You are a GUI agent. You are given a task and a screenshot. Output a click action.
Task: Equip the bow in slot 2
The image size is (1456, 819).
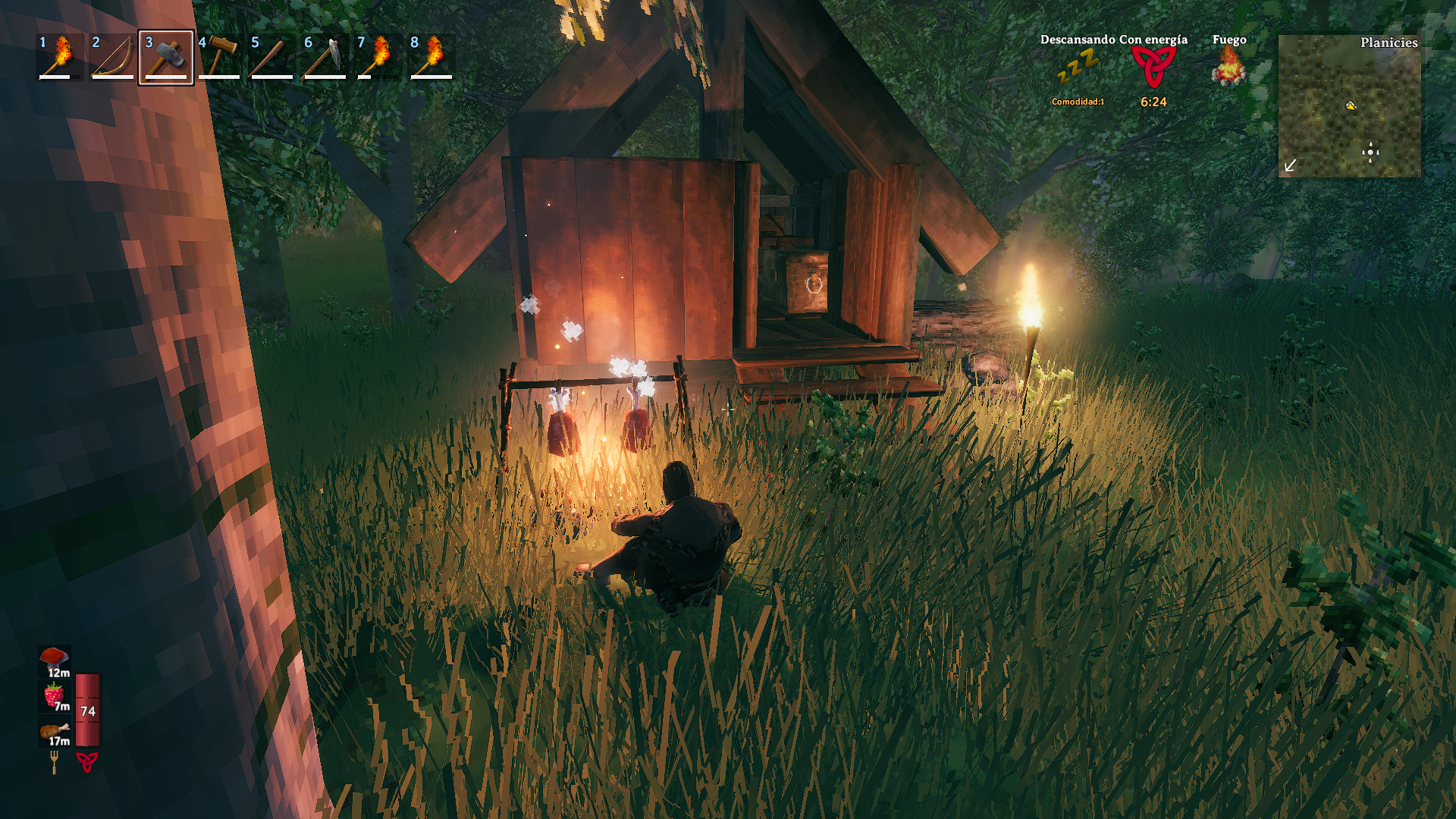pos(112,57)
